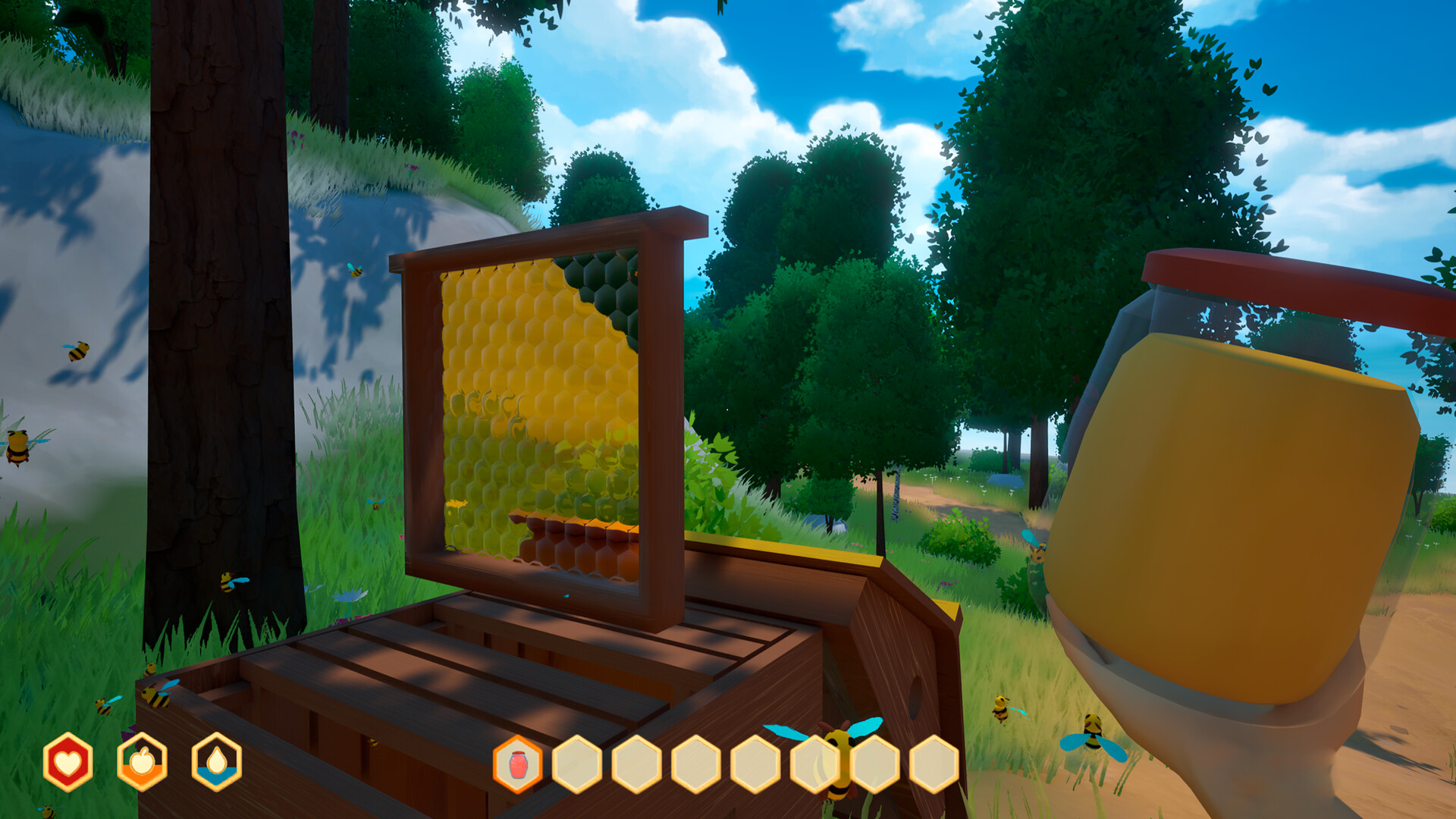This screenshot has width=1456, height=819.
Task: Click the droplet symbol inside the thirst hexagon
Action: (x=215, y=758)
